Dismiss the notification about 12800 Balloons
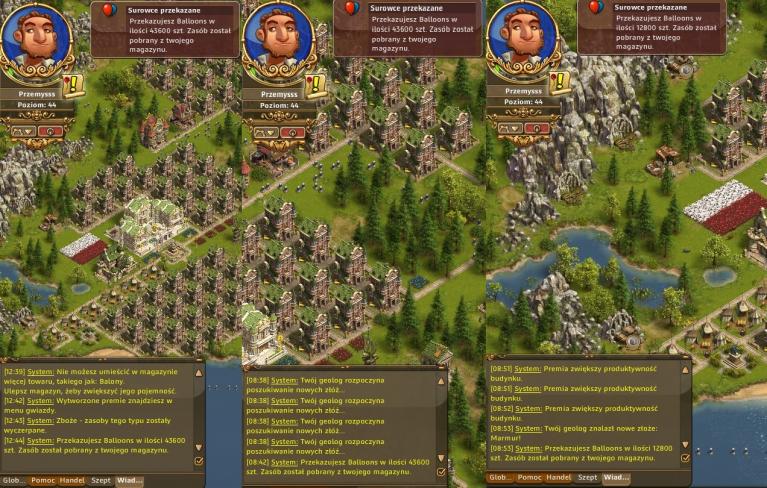The height and width of the screenshot is (488, 767). tap(648, 26)
